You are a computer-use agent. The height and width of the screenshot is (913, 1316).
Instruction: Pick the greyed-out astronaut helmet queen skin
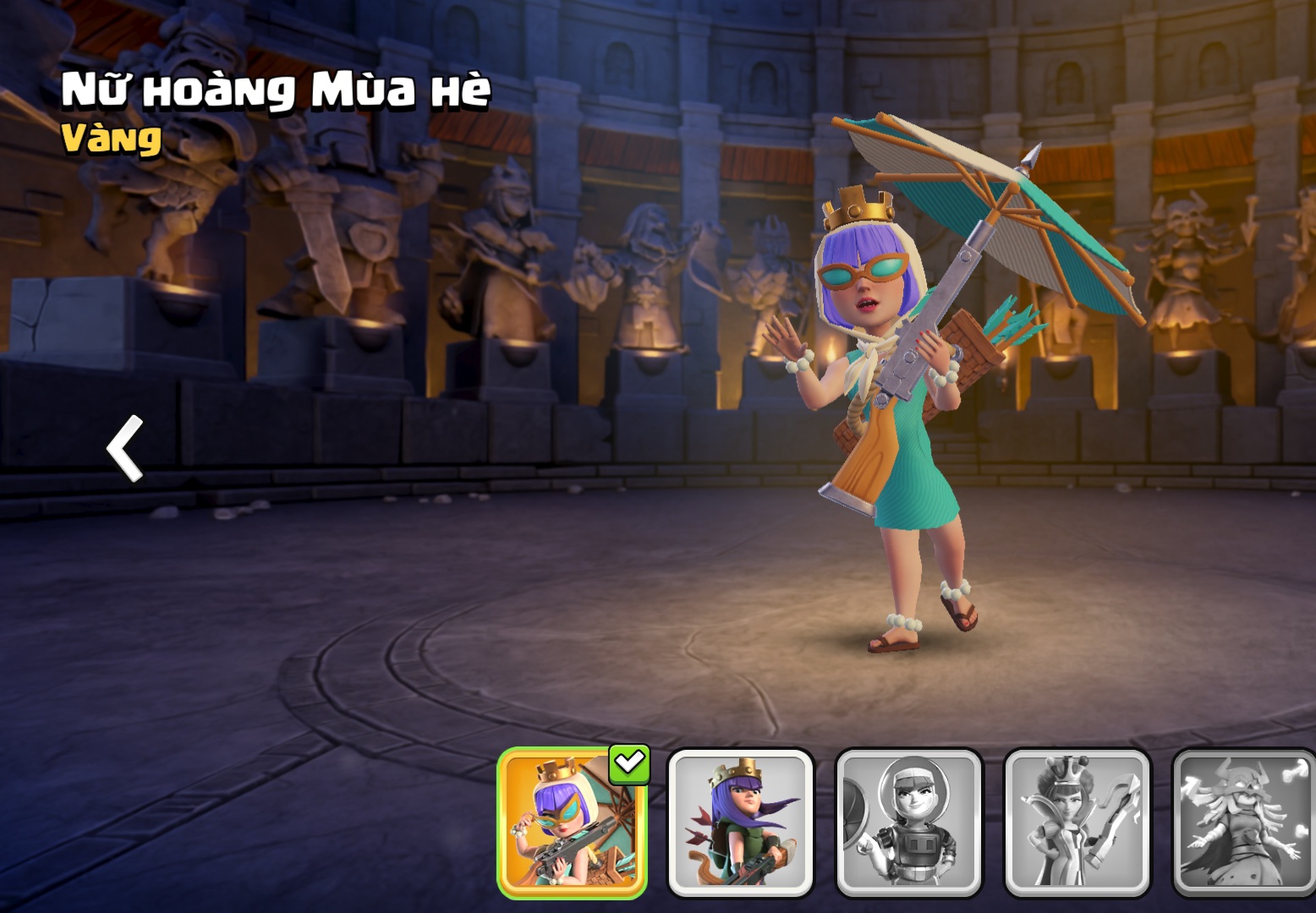(x=909, y=823)
